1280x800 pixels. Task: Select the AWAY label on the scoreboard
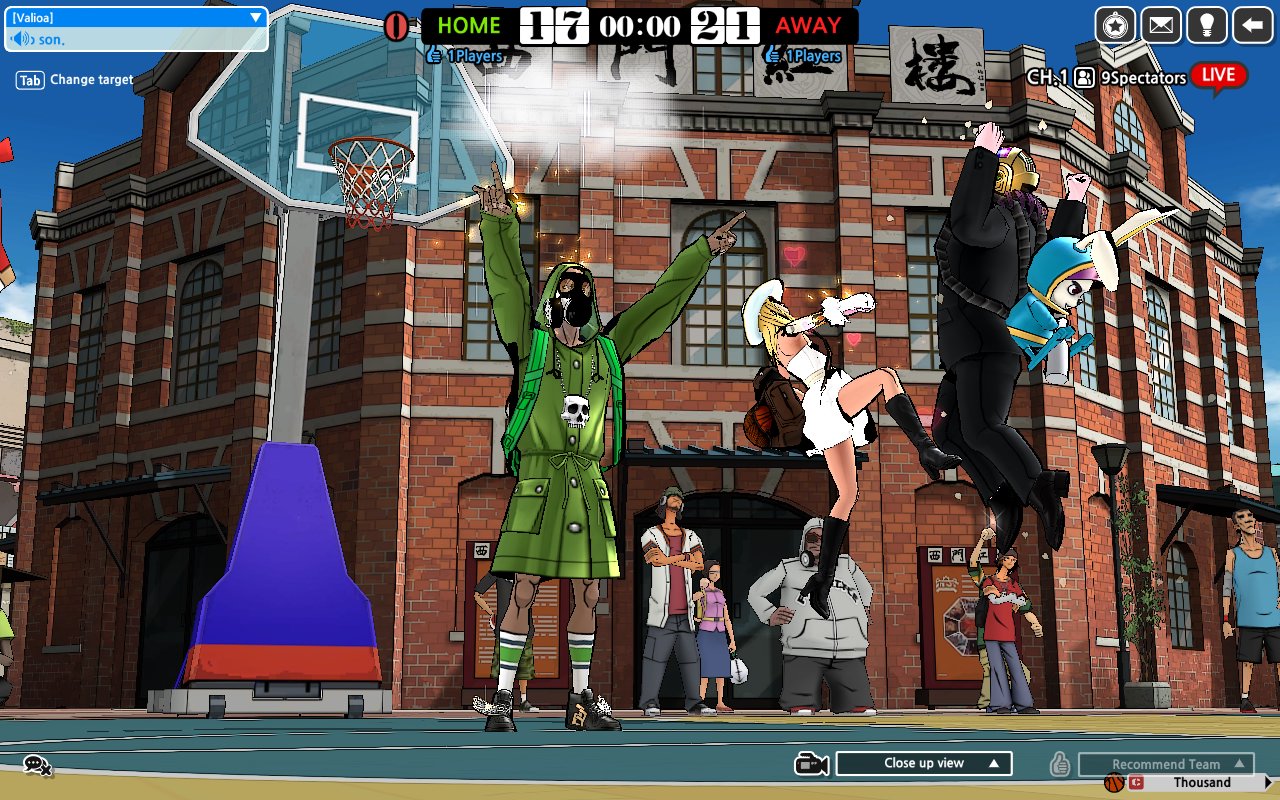click(x=808, y=26)
